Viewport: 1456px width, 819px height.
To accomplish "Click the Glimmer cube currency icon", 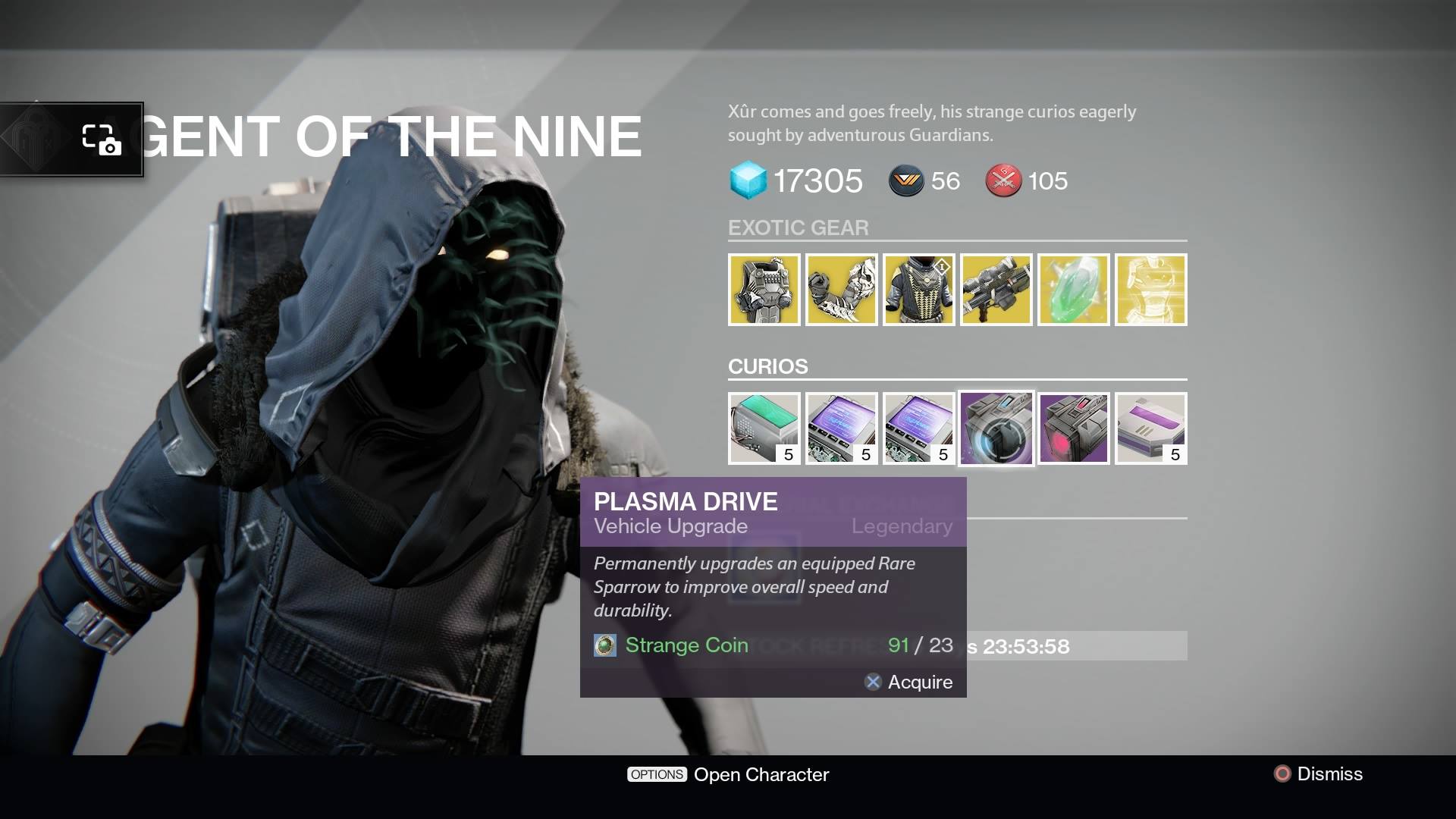I will 749,181.
